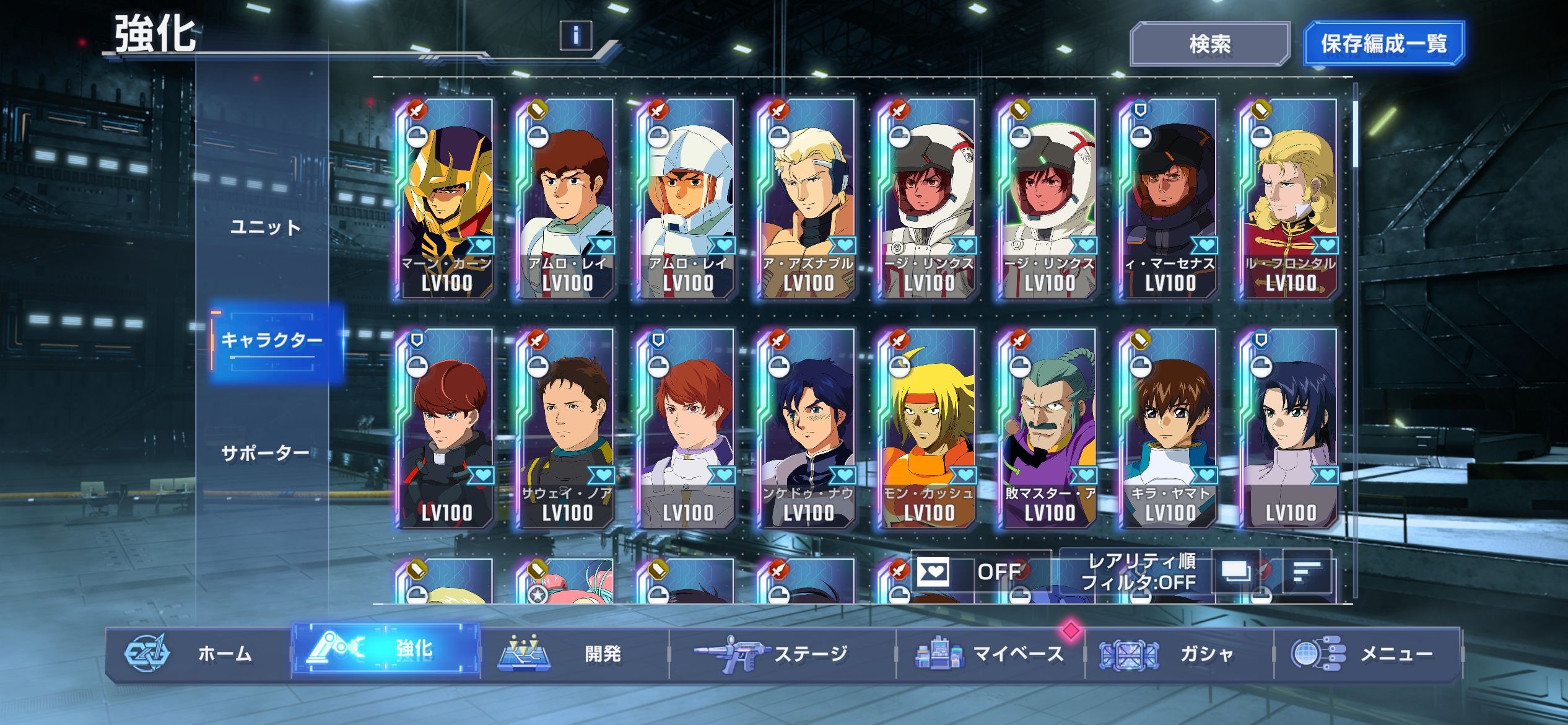Switch to the ユニット tab

(265, 227)
